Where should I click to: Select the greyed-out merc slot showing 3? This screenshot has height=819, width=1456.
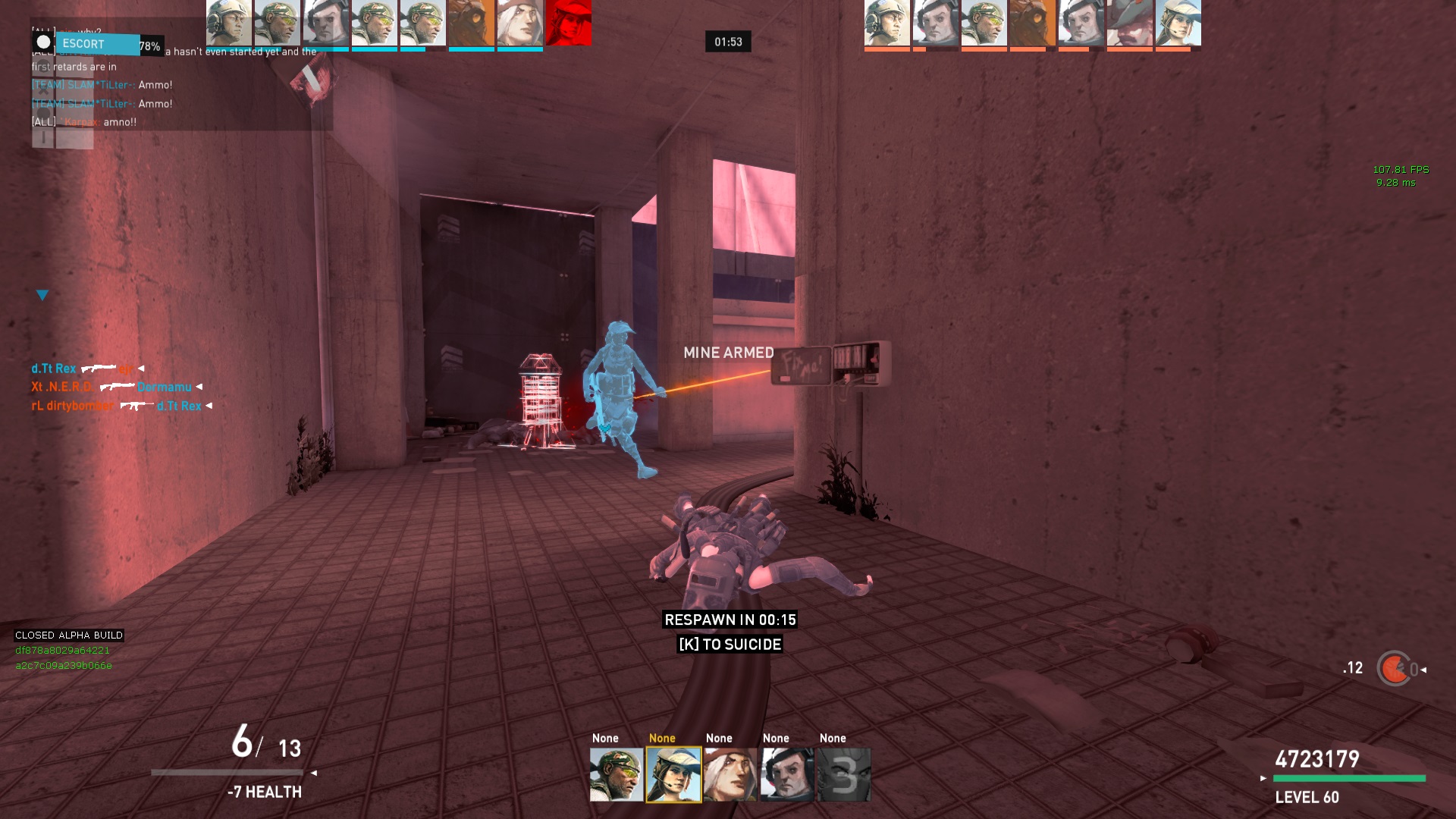(844, 774)
